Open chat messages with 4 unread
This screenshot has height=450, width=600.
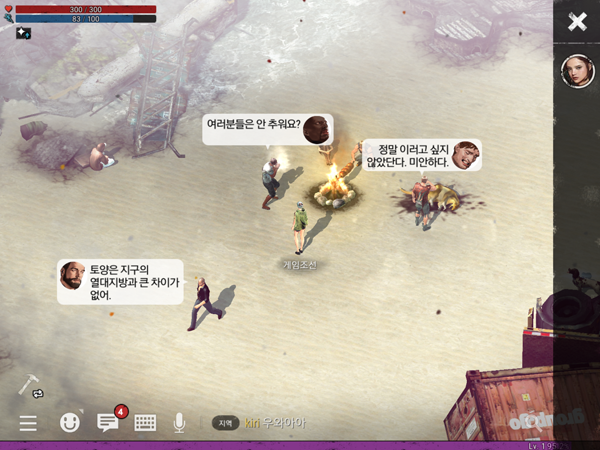pyautogui.click(x=108, y=422)
